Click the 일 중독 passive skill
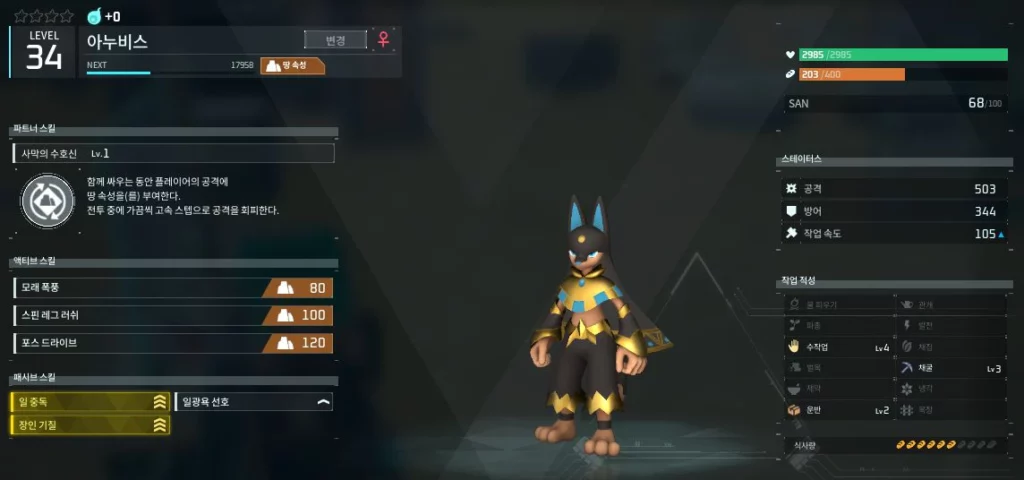The height and width of the screenshot is (480, 1024). point(90,402)
